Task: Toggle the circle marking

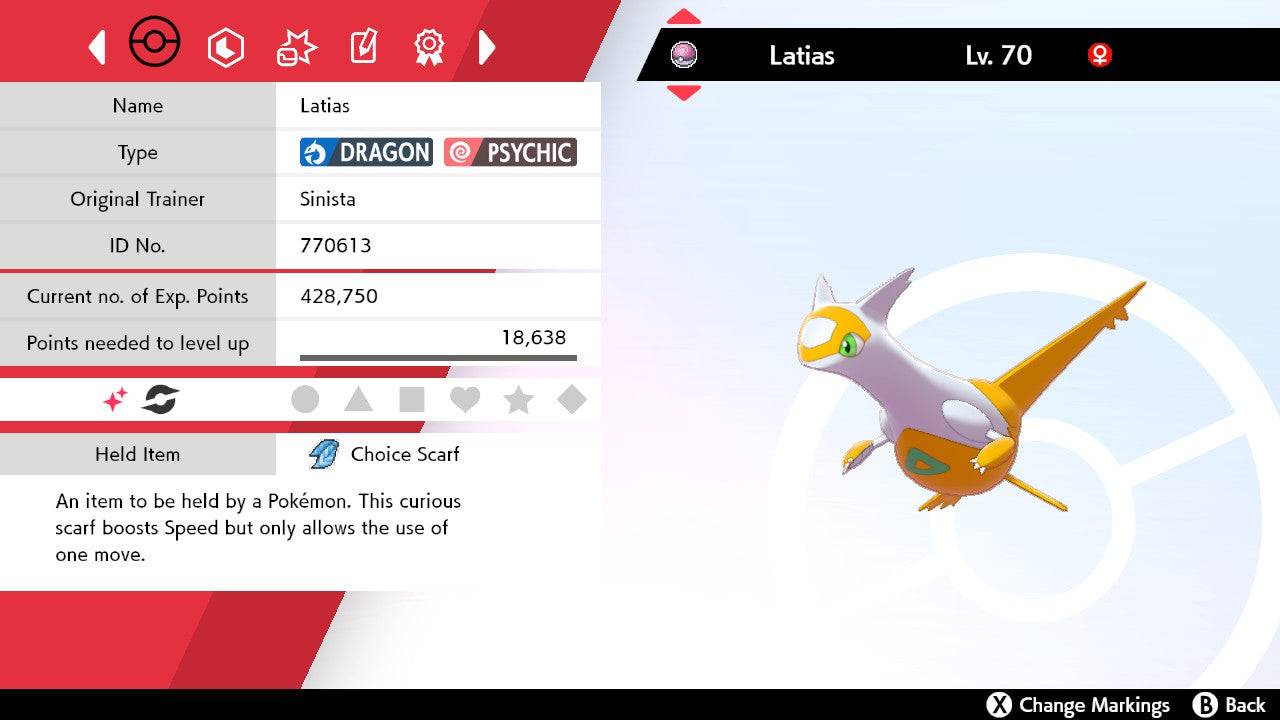Action: click(305, 400)
